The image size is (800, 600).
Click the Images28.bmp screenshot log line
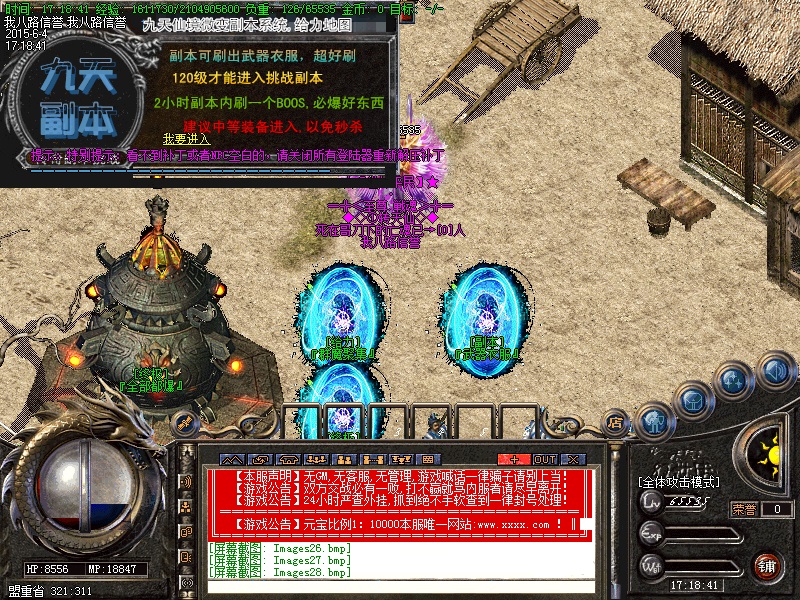(x=280, y=572)
